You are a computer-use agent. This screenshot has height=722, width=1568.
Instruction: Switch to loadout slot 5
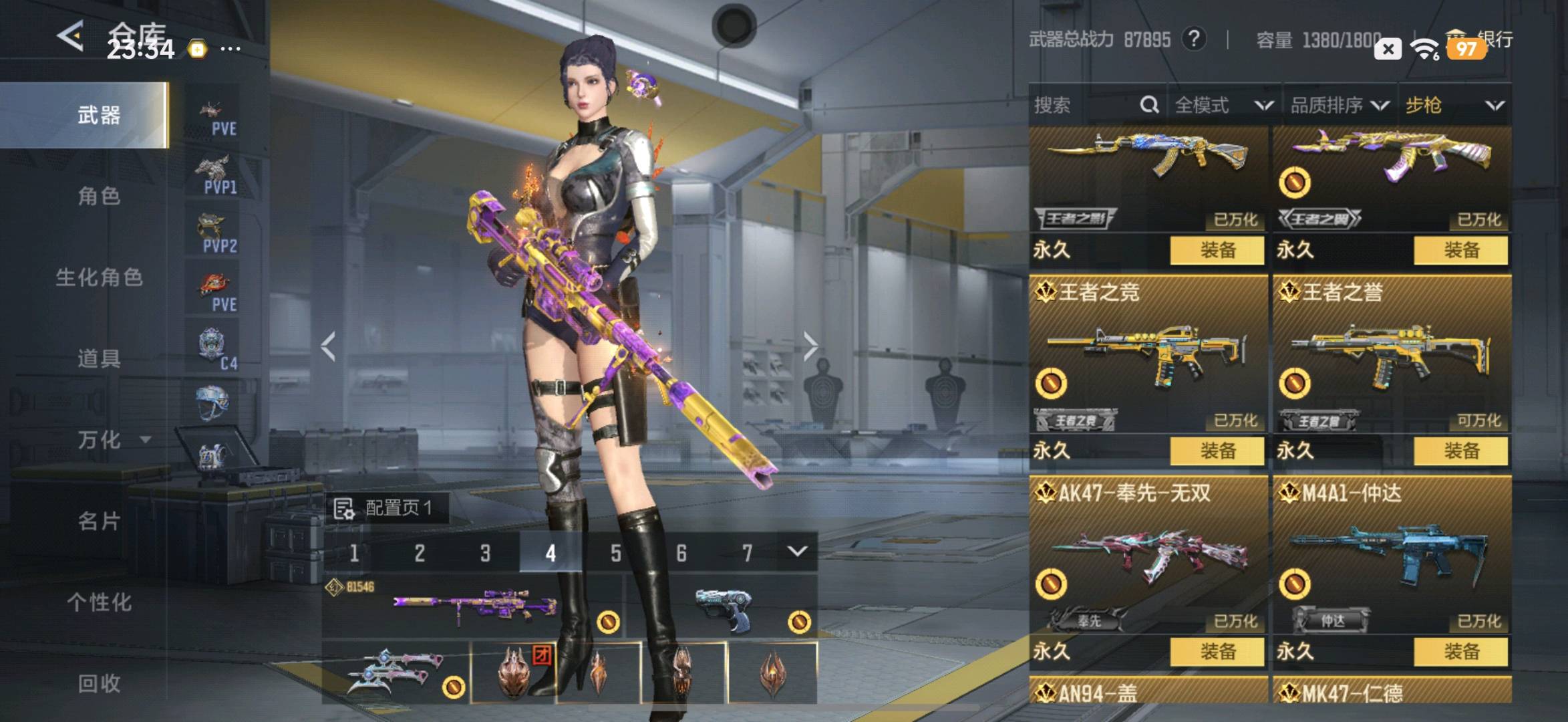coord(615,553)
